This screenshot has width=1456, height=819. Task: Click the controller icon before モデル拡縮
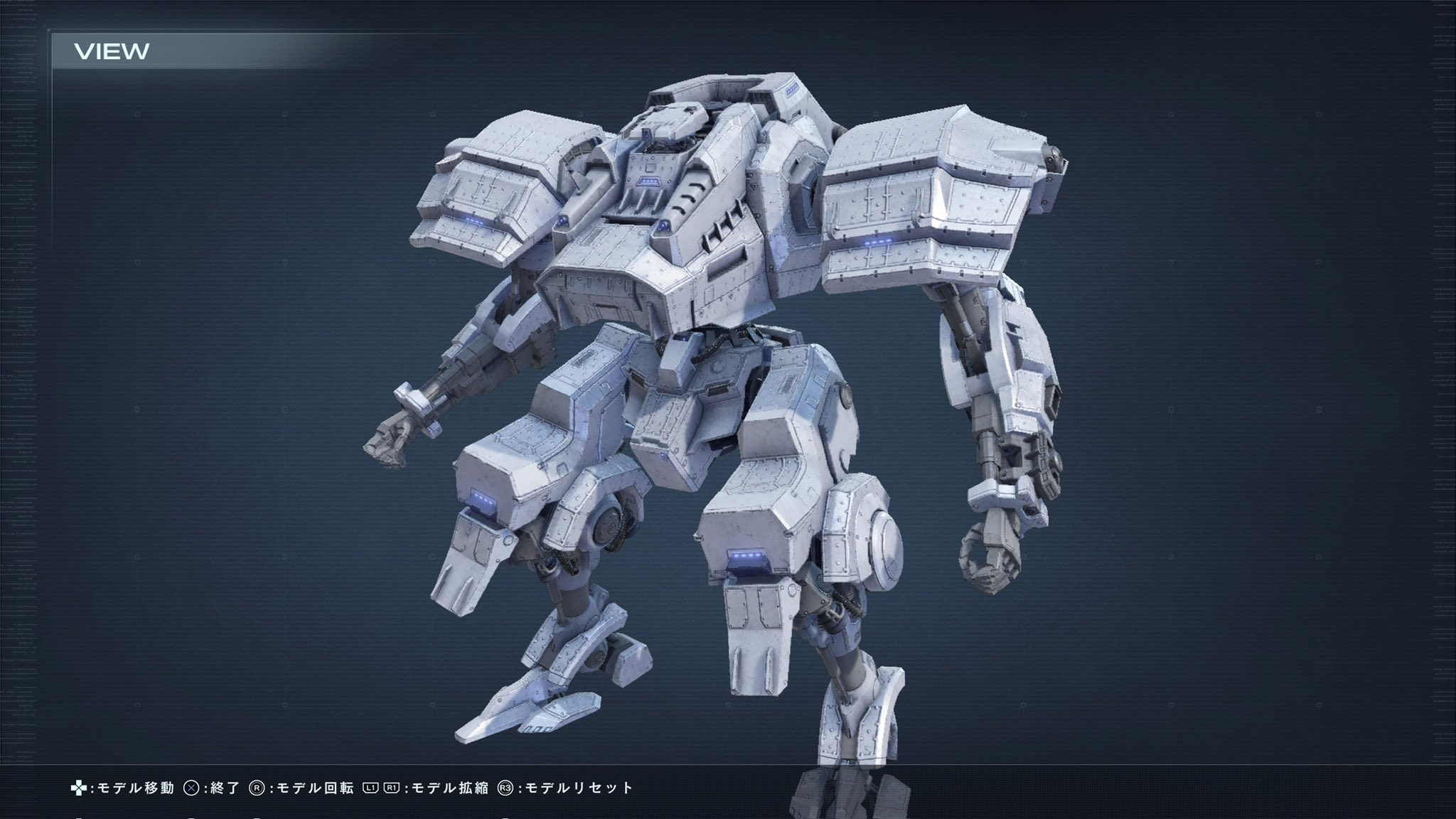click(x=380, y=787)
